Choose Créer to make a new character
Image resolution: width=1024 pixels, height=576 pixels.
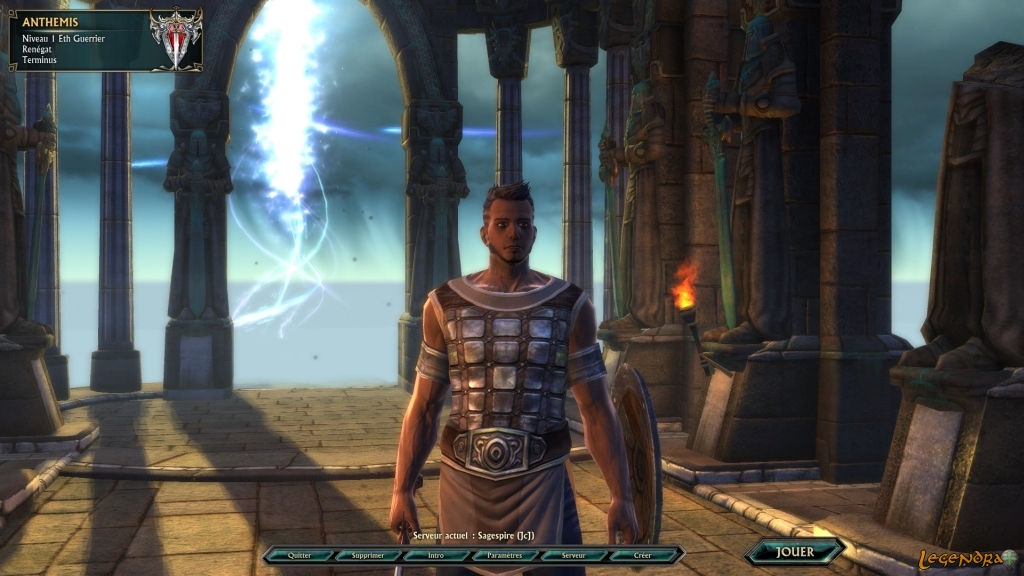coord(642,554)
